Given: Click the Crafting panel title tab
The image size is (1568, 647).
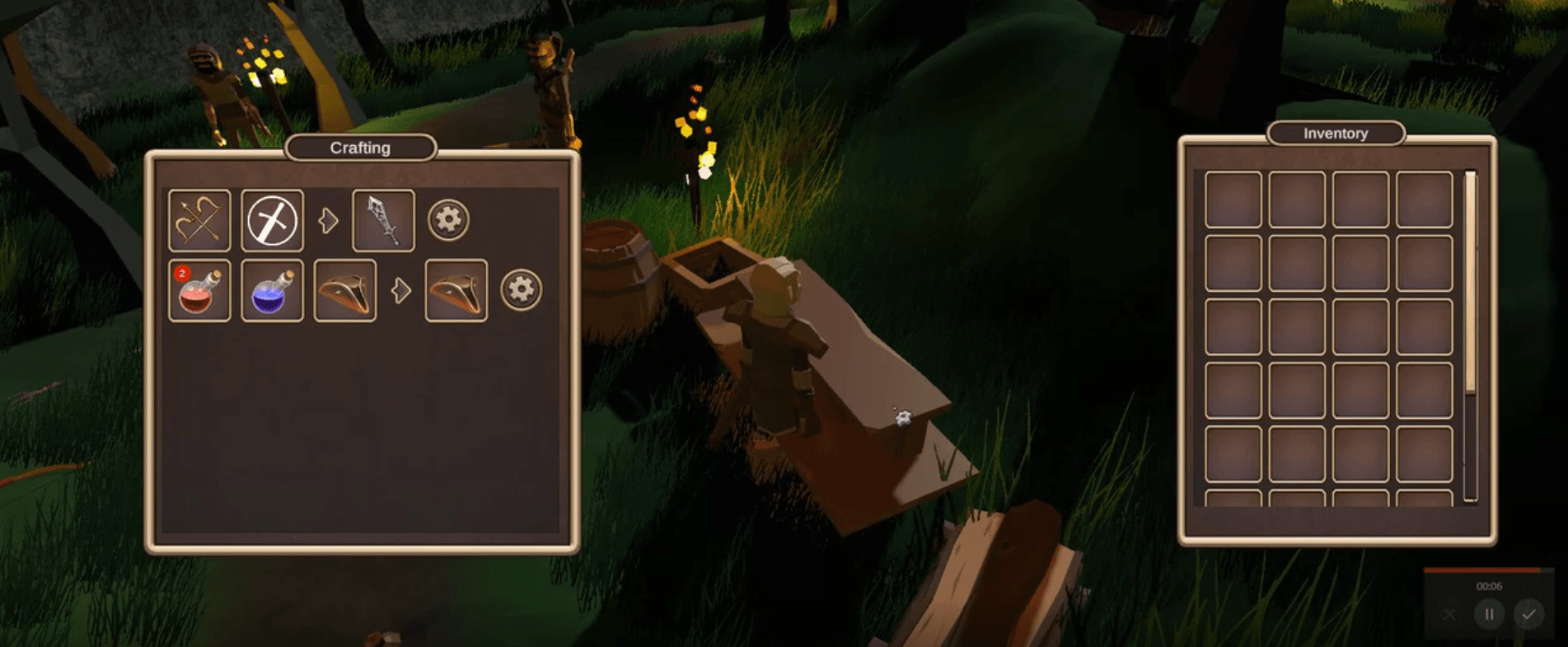Looking at the screenshot, I should [x=361, y=148].
